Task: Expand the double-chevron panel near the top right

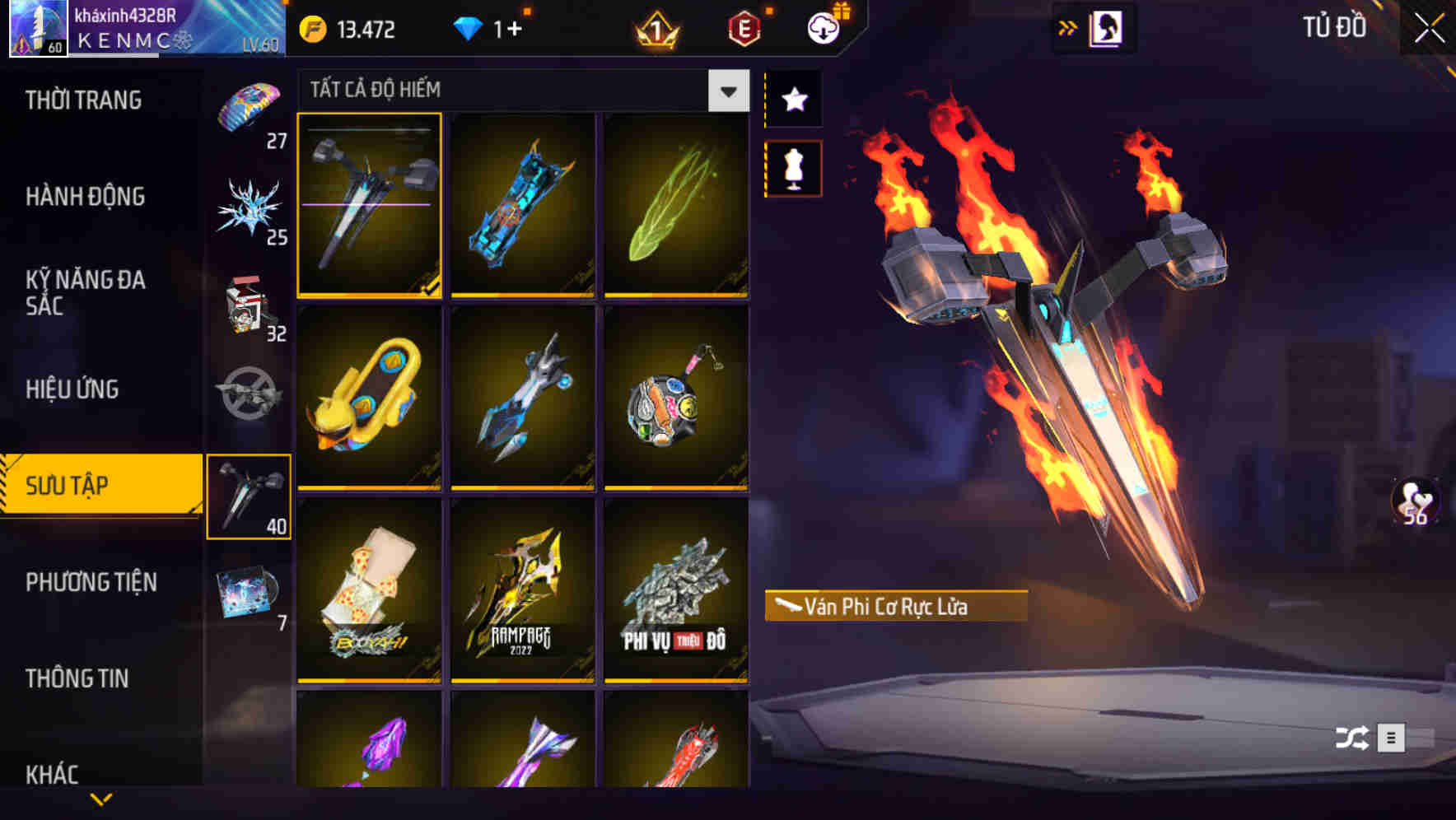Action: tap(1068, 26)
